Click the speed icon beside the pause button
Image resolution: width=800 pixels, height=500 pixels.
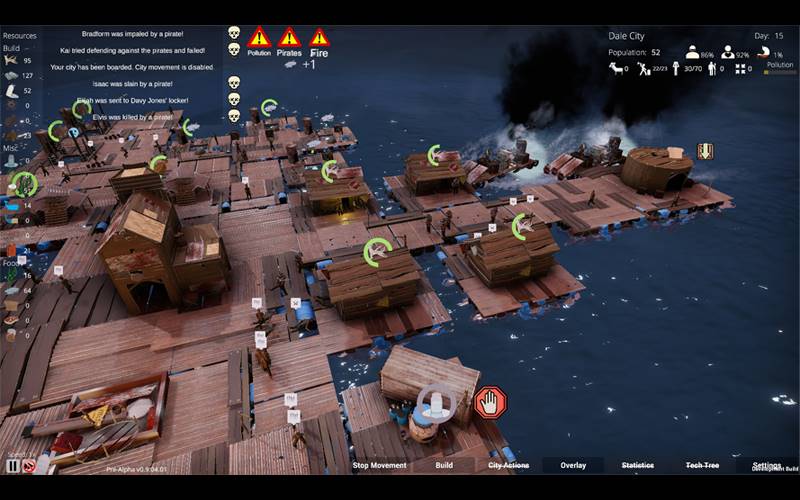pyautogui.click(x=29, y=465)
